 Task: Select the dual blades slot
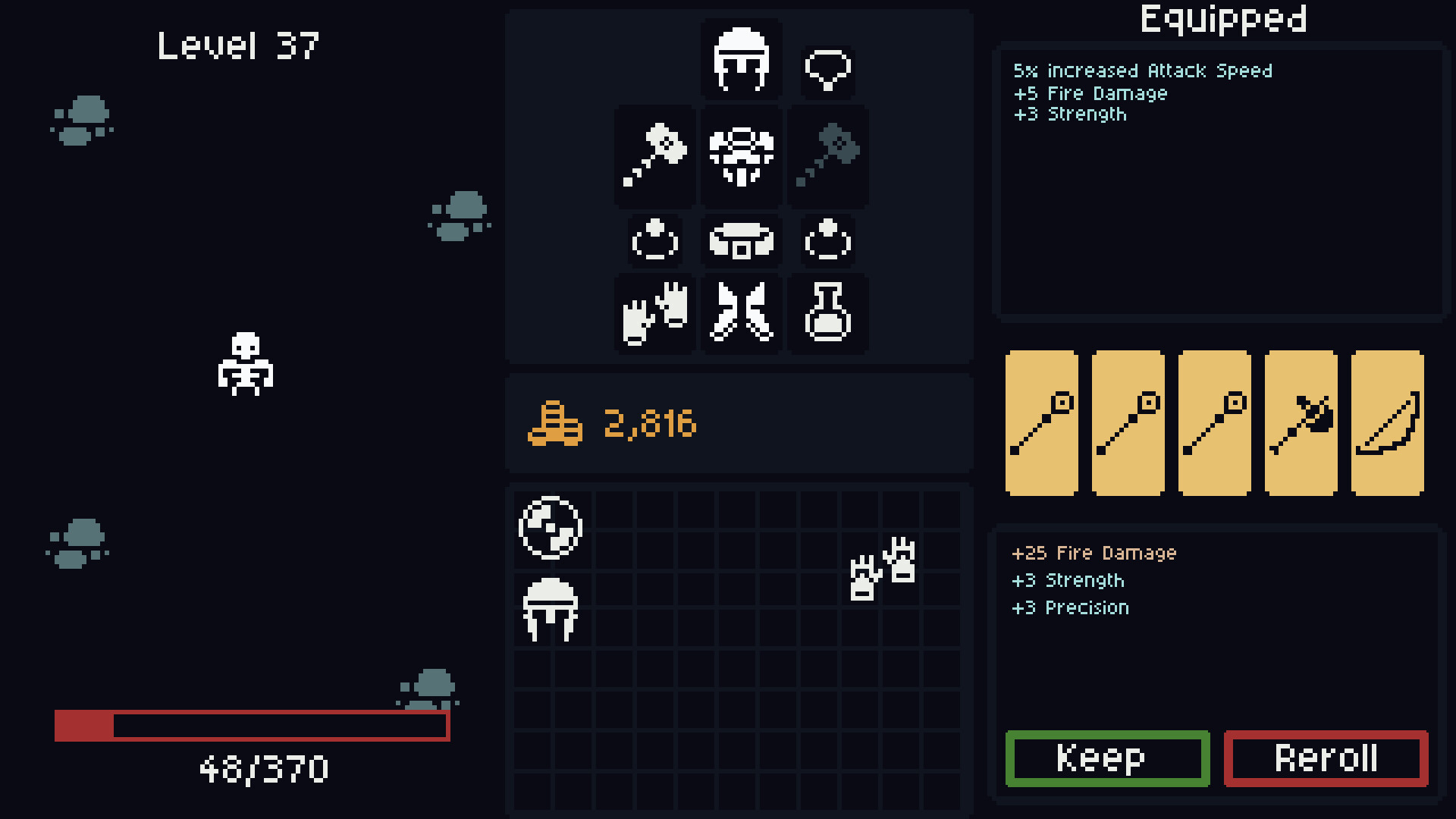pos(740,313)
